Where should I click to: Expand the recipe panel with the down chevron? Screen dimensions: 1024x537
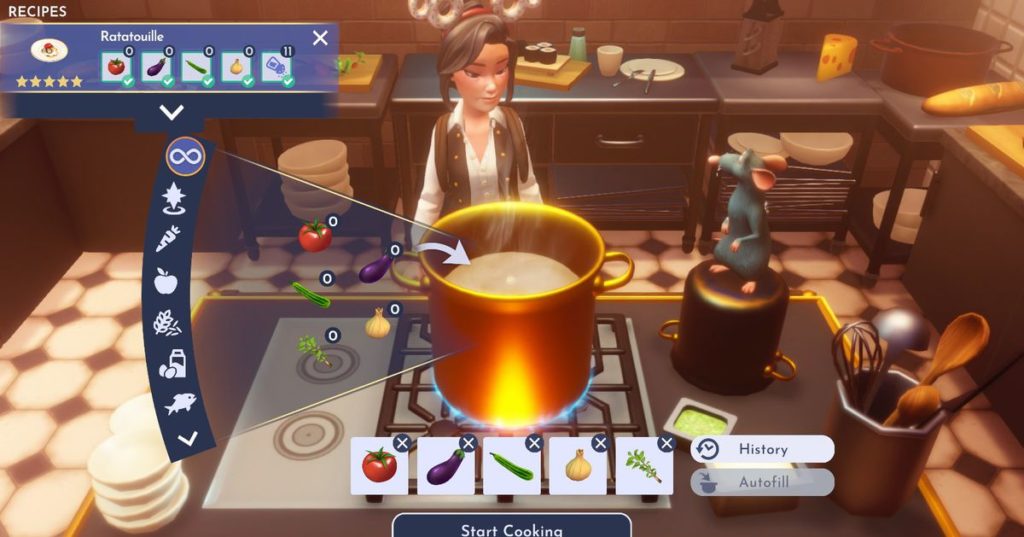click(172, 112)
